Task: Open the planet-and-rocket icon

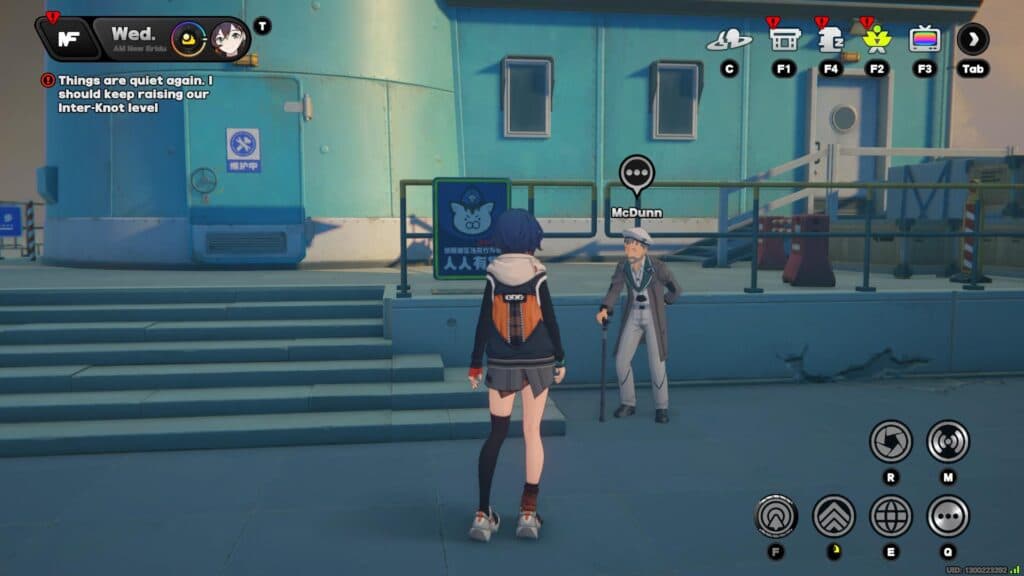Action: [729, 40]
